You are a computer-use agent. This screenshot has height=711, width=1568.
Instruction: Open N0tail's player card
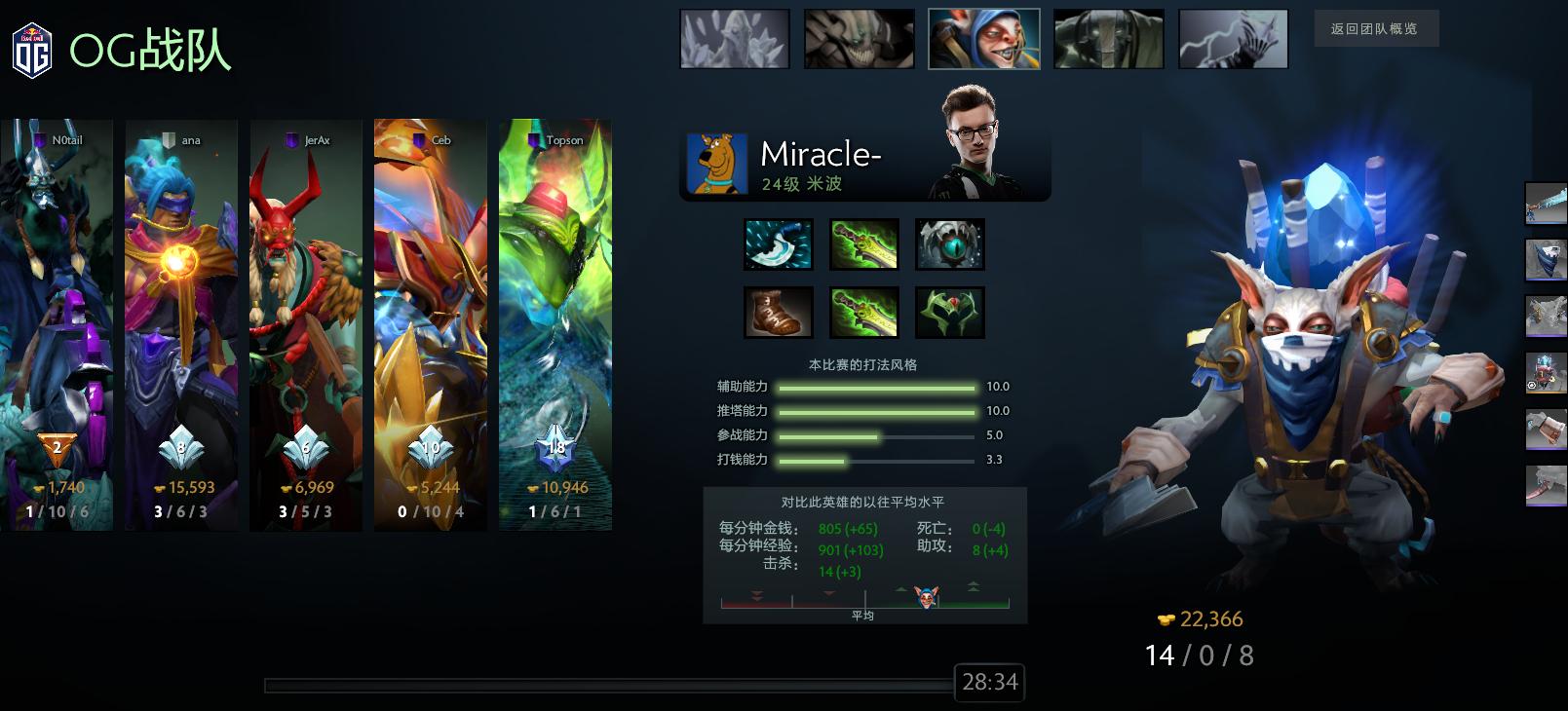(56, 321)
